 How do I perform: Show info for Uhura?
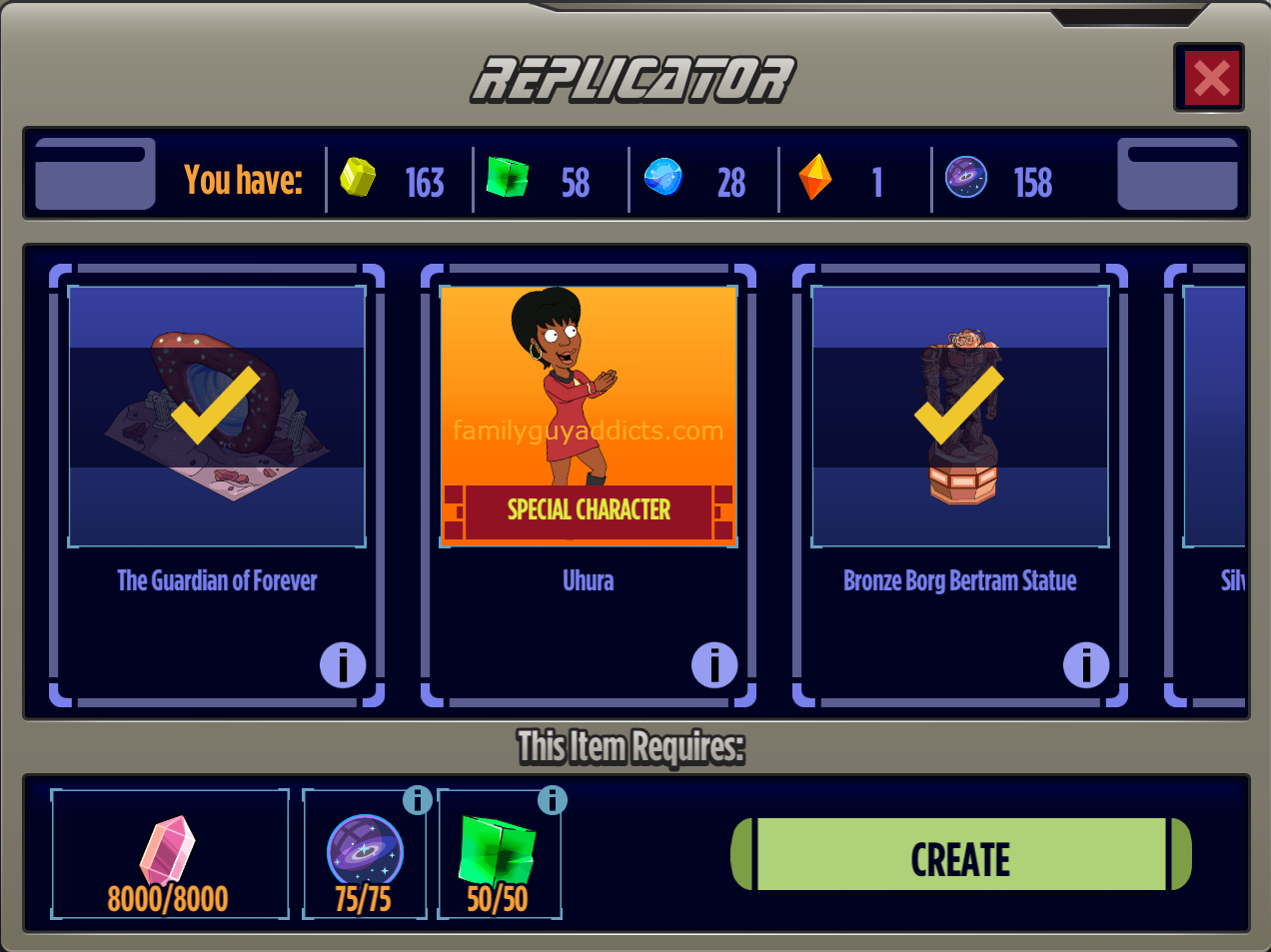point(714,665)
